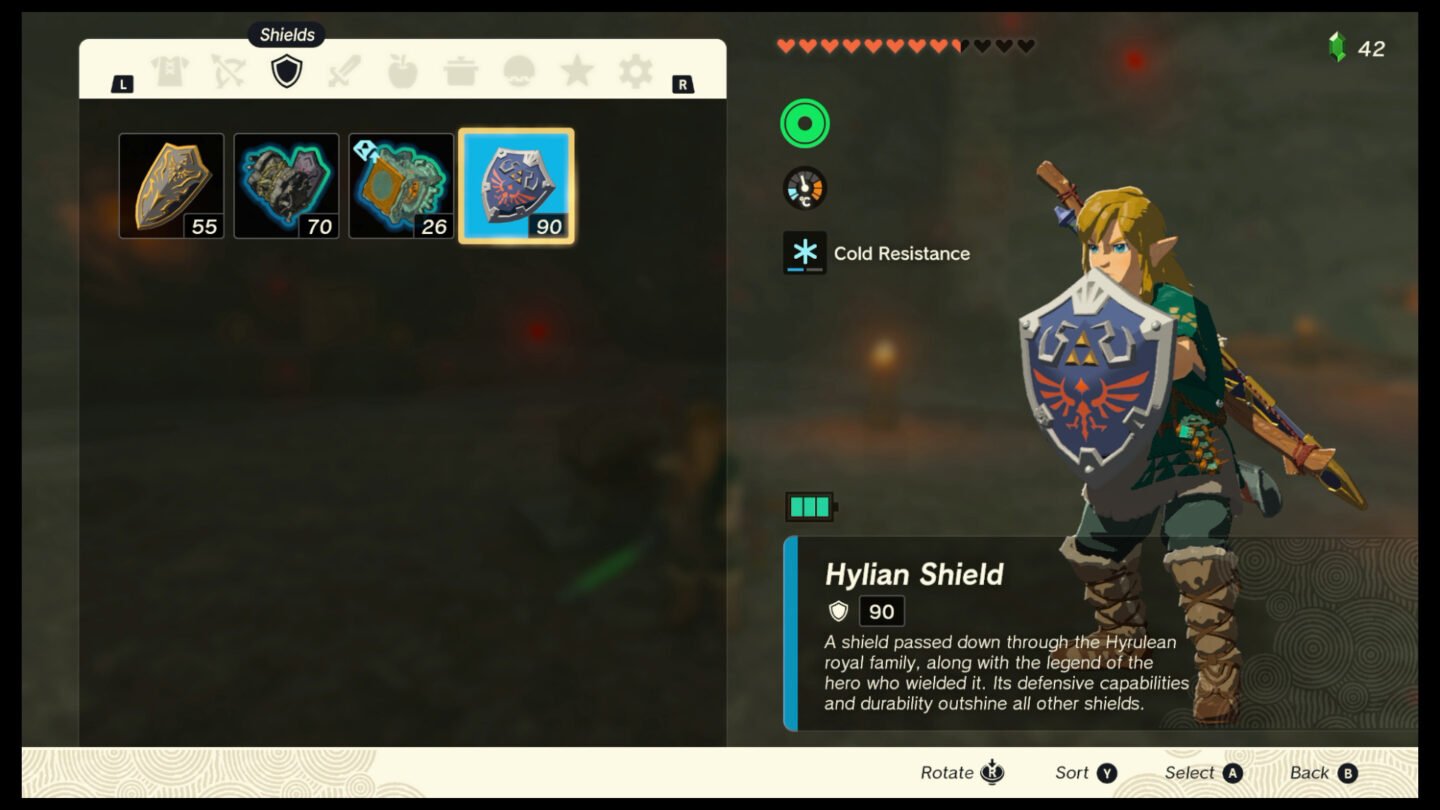1440x810 pixels.
Task: Click the Shields tab icon
Action: (x=286, y=73)
